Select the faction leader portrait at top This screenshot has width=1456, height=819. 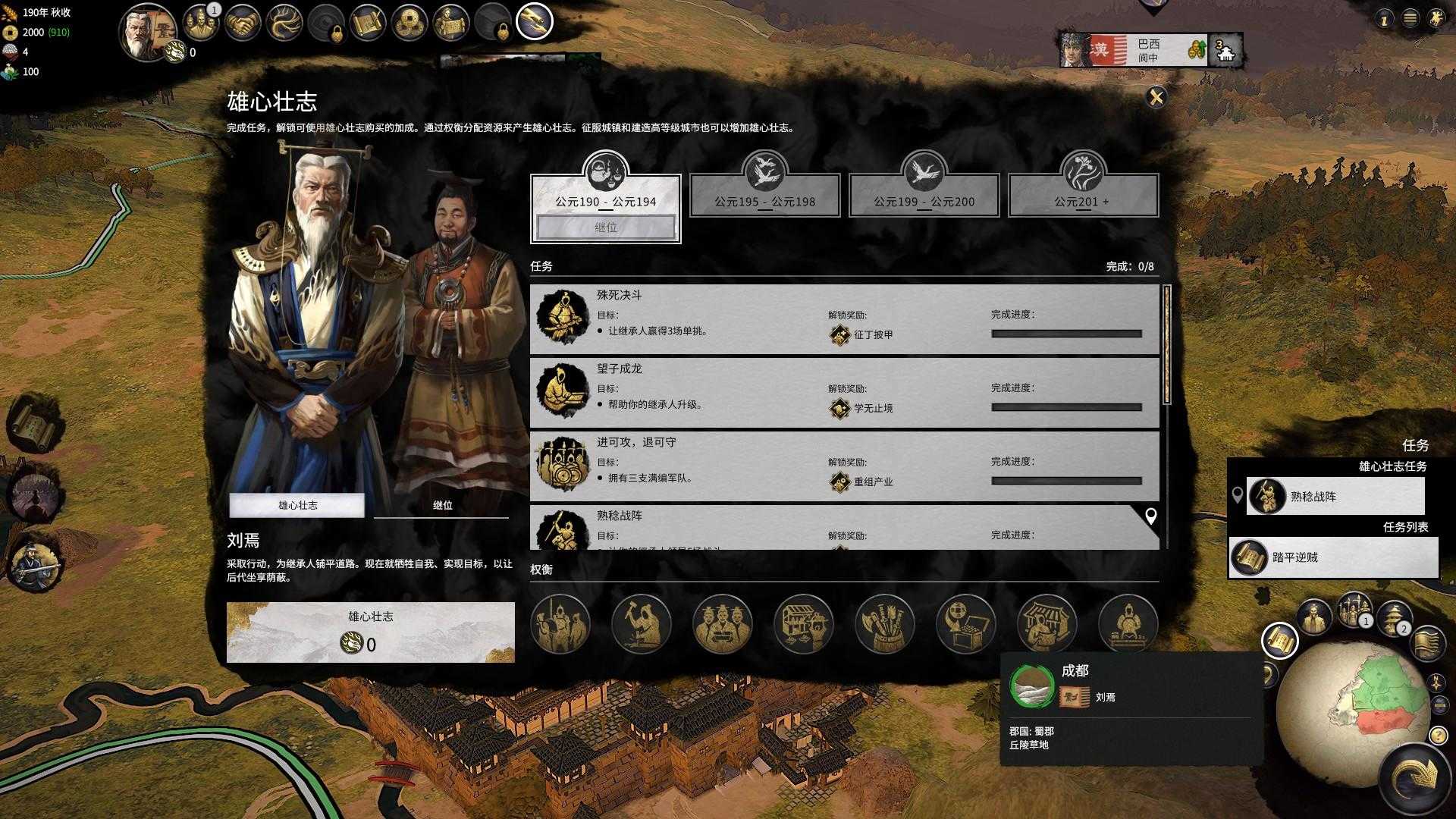pyautogui.click(x=146, y=32)
